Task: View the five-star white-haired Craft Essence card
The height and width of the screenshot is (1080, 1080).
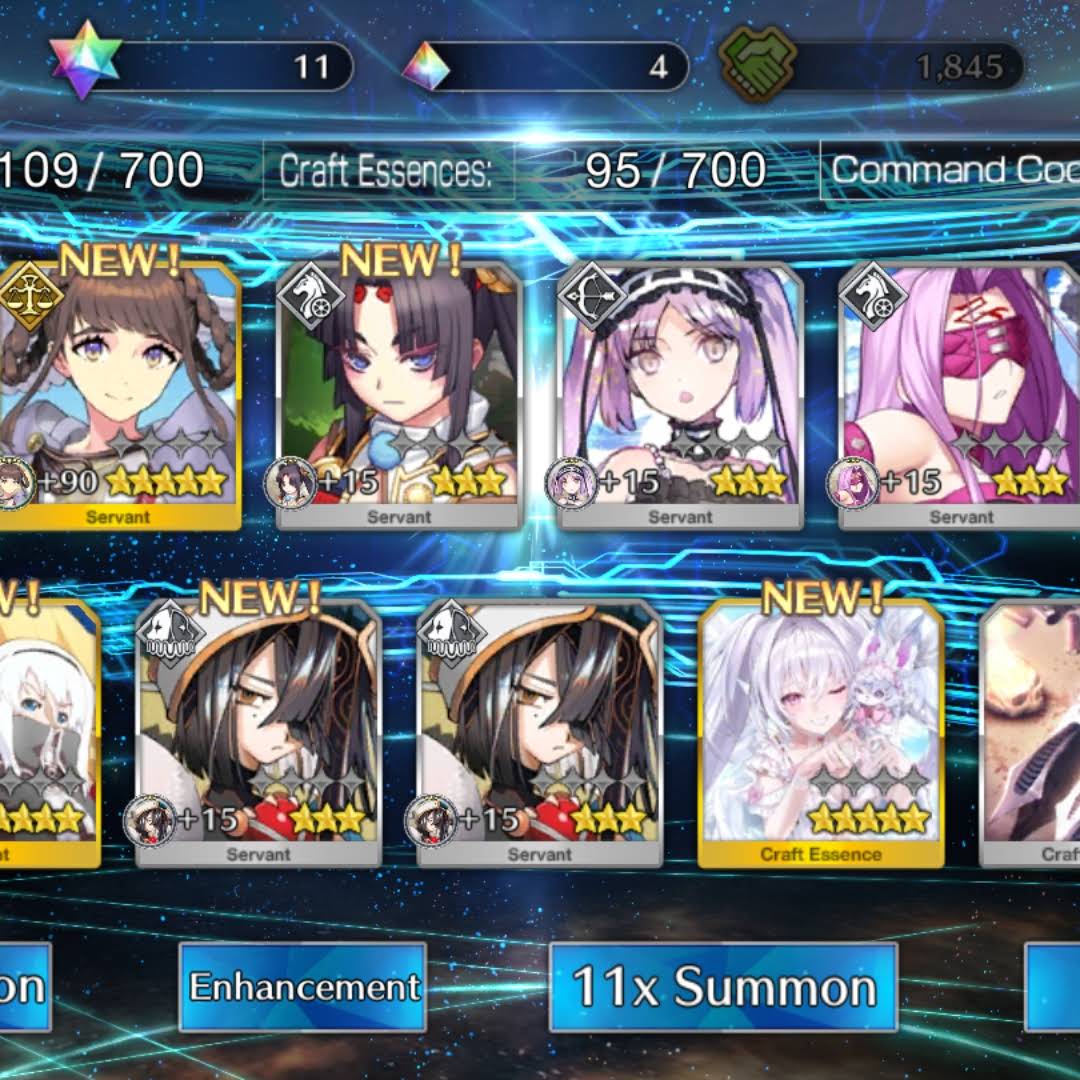Action: click(x=821, y=733)
